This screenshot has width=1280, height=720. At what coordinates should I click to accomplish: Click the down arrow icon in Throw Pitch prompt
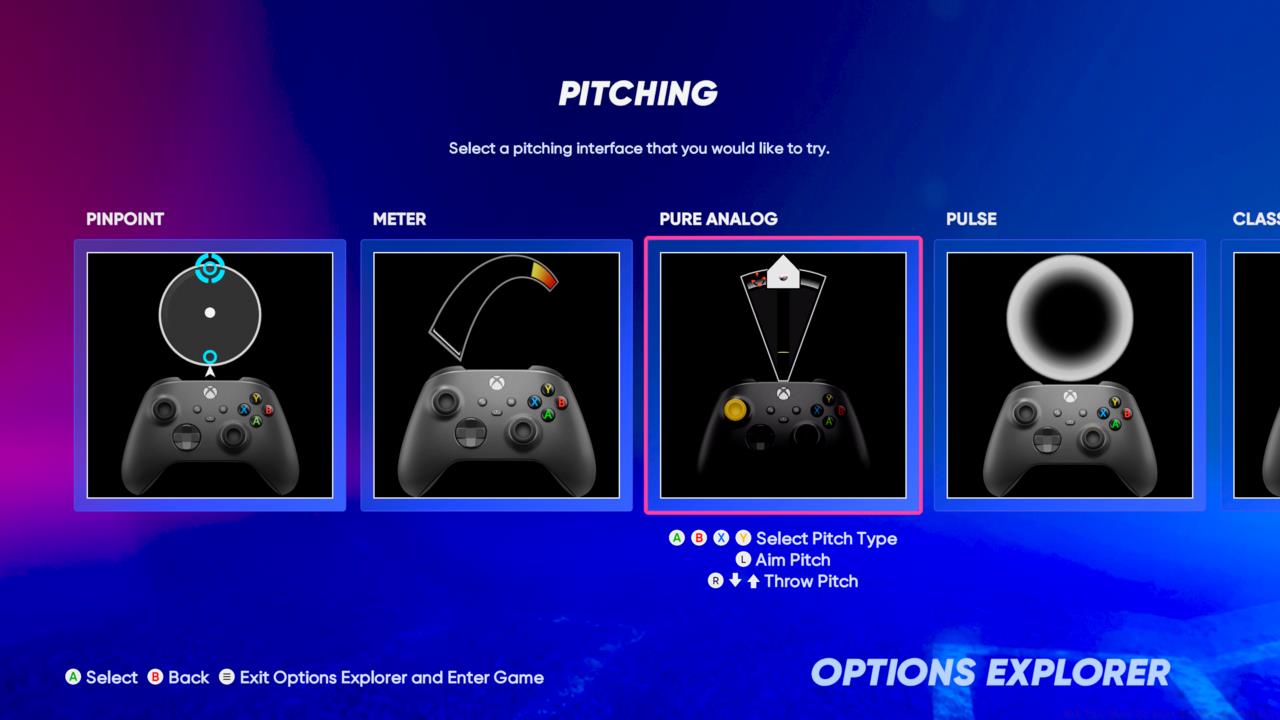pyautogui.click(x=736, y=581)
